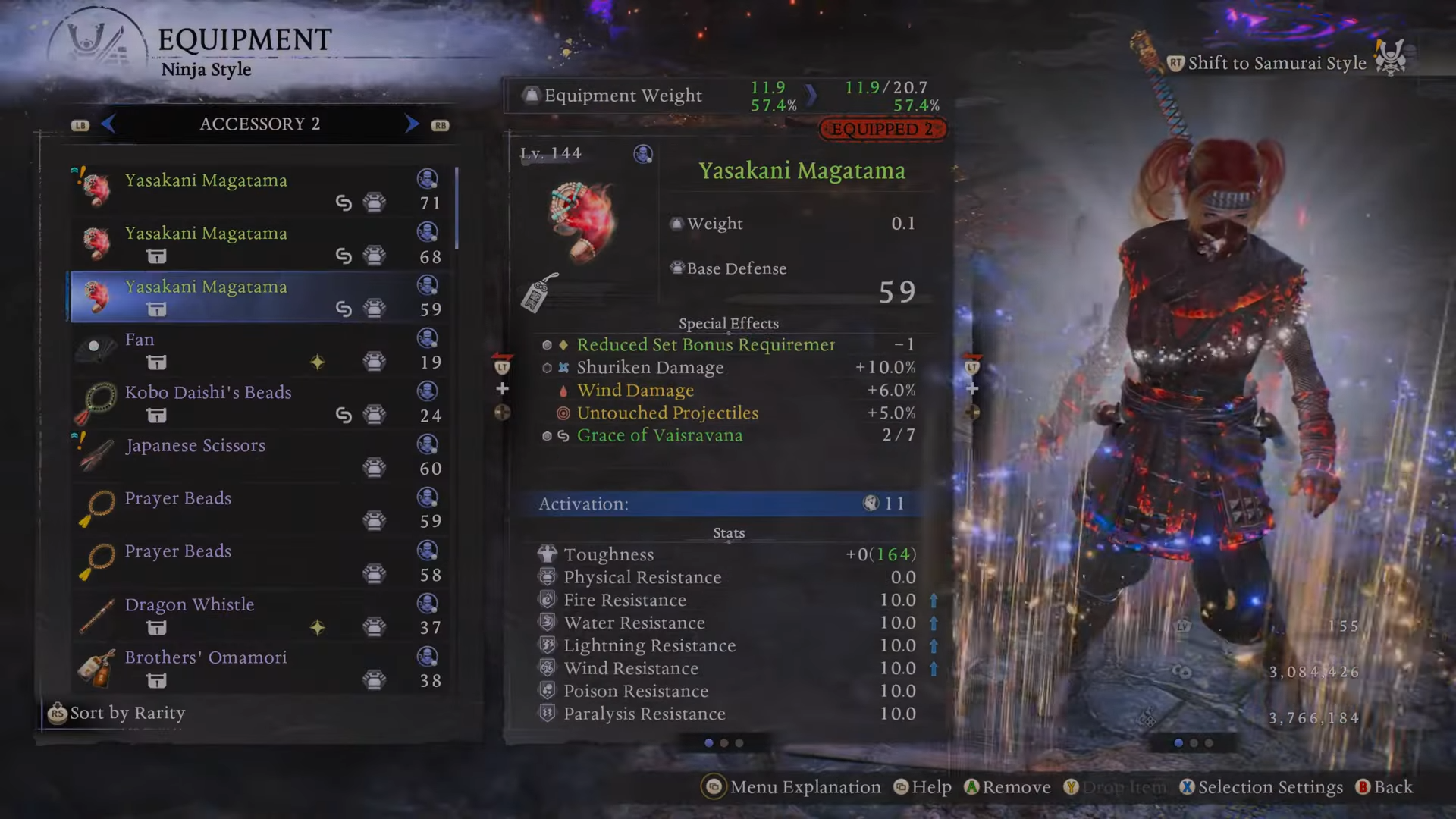
Task: Pick the Prayer Beads with defense 58
Action: click(258, 562)
